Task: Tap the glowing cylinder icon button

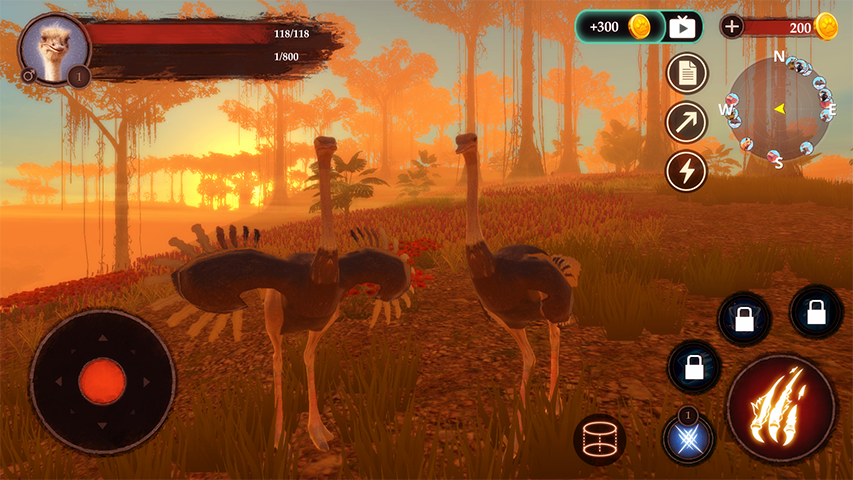Action: pos(600,439)
